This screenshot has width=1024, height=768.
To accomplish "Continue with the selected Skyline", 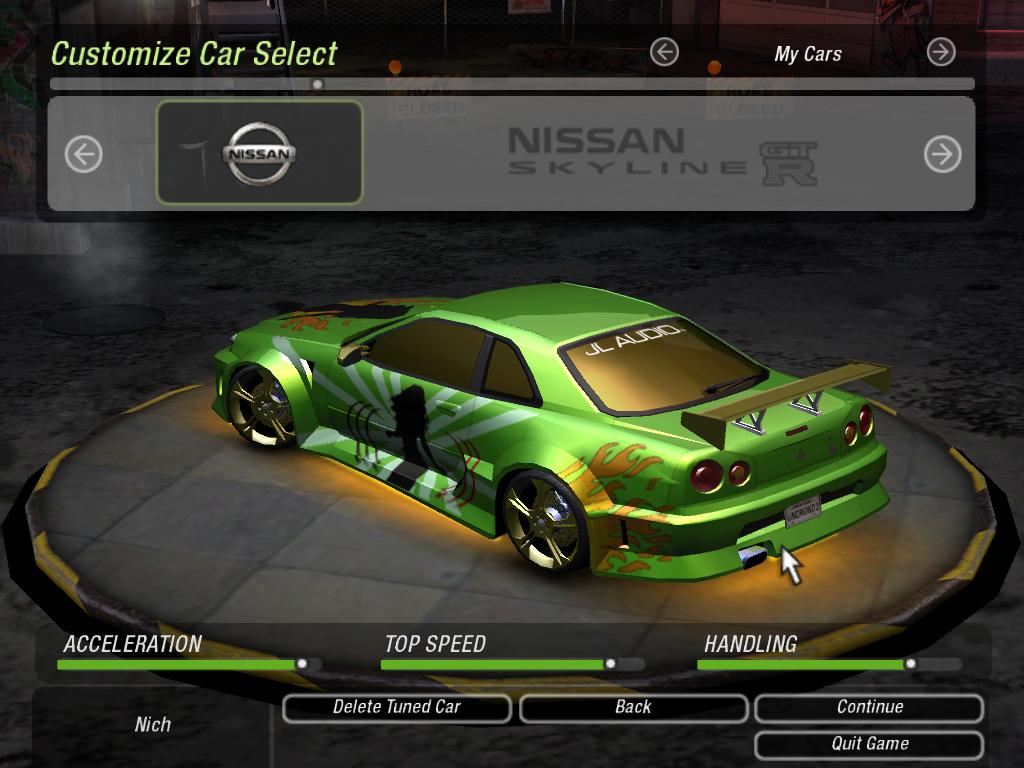I will 869,708.
